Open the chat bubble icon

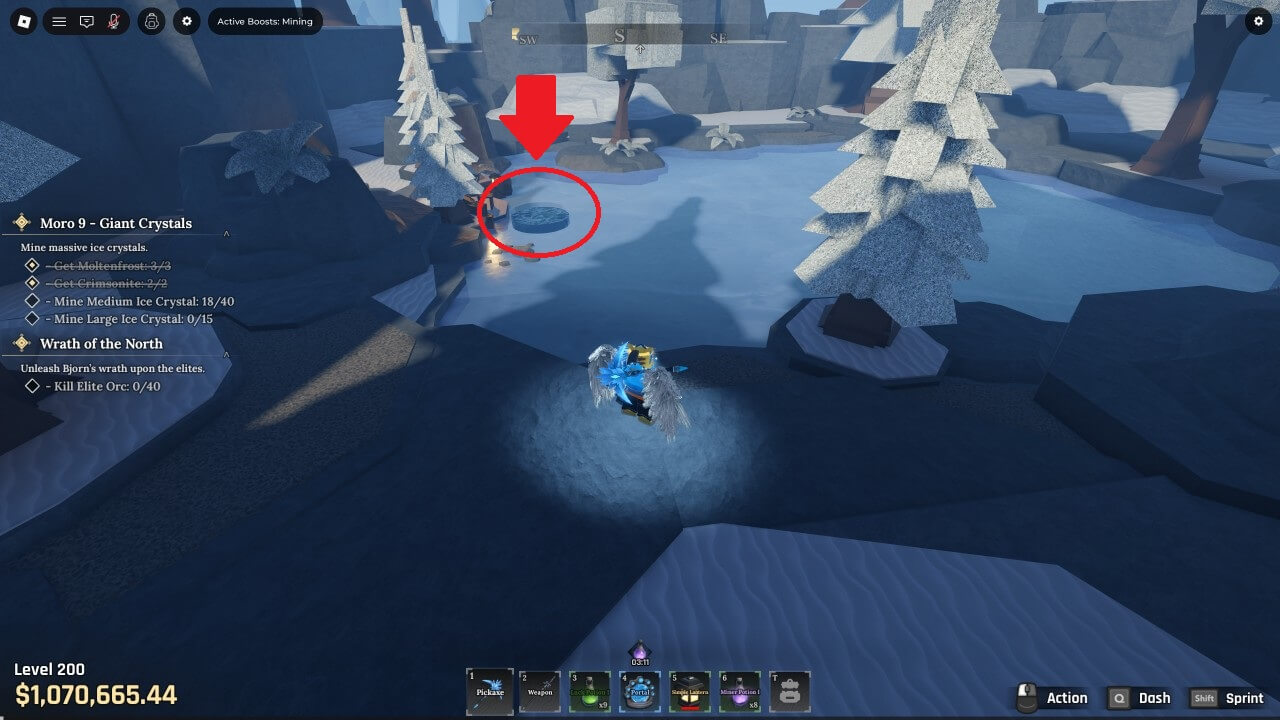pyautogui.click(x=87, y=21)
